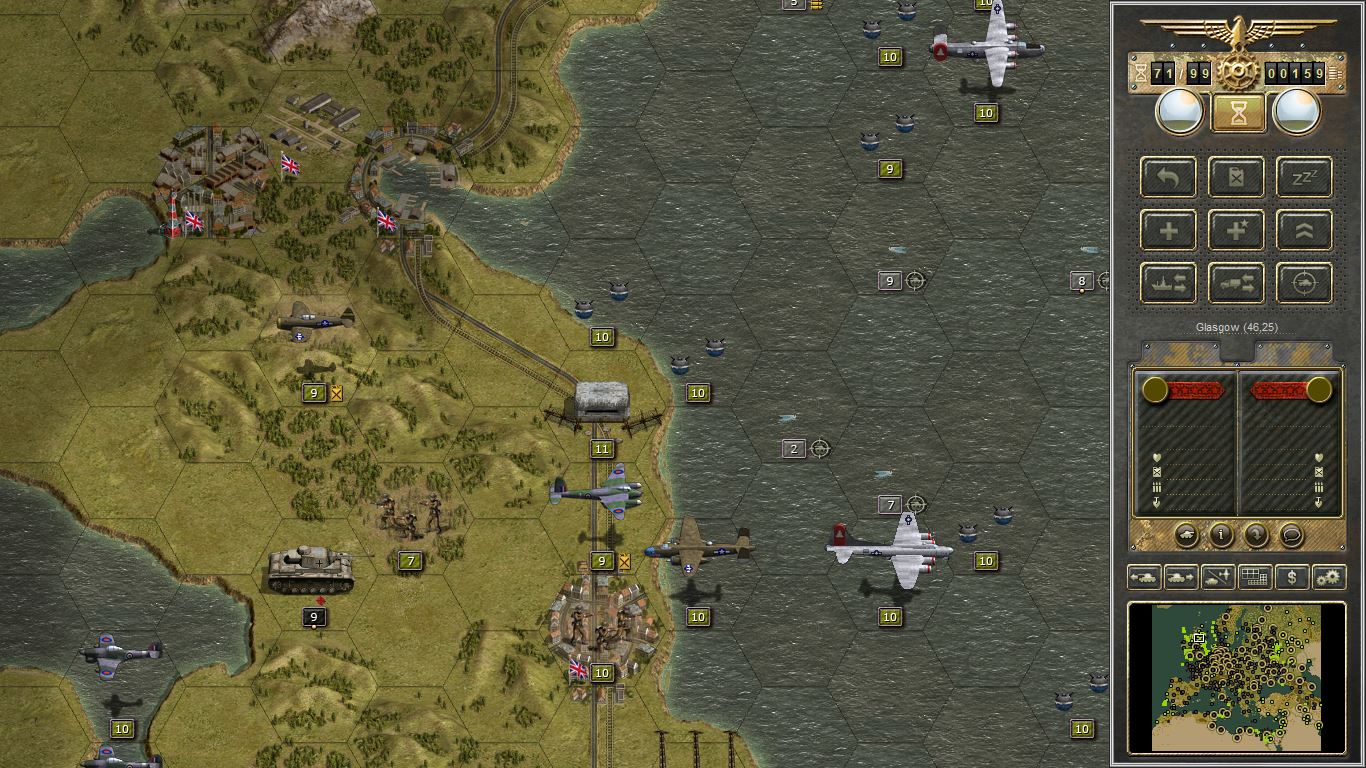The width and height of the screenshot is (1366, 768).
Task: Toggle truck transport mount button
Action: click(1236, 283)
